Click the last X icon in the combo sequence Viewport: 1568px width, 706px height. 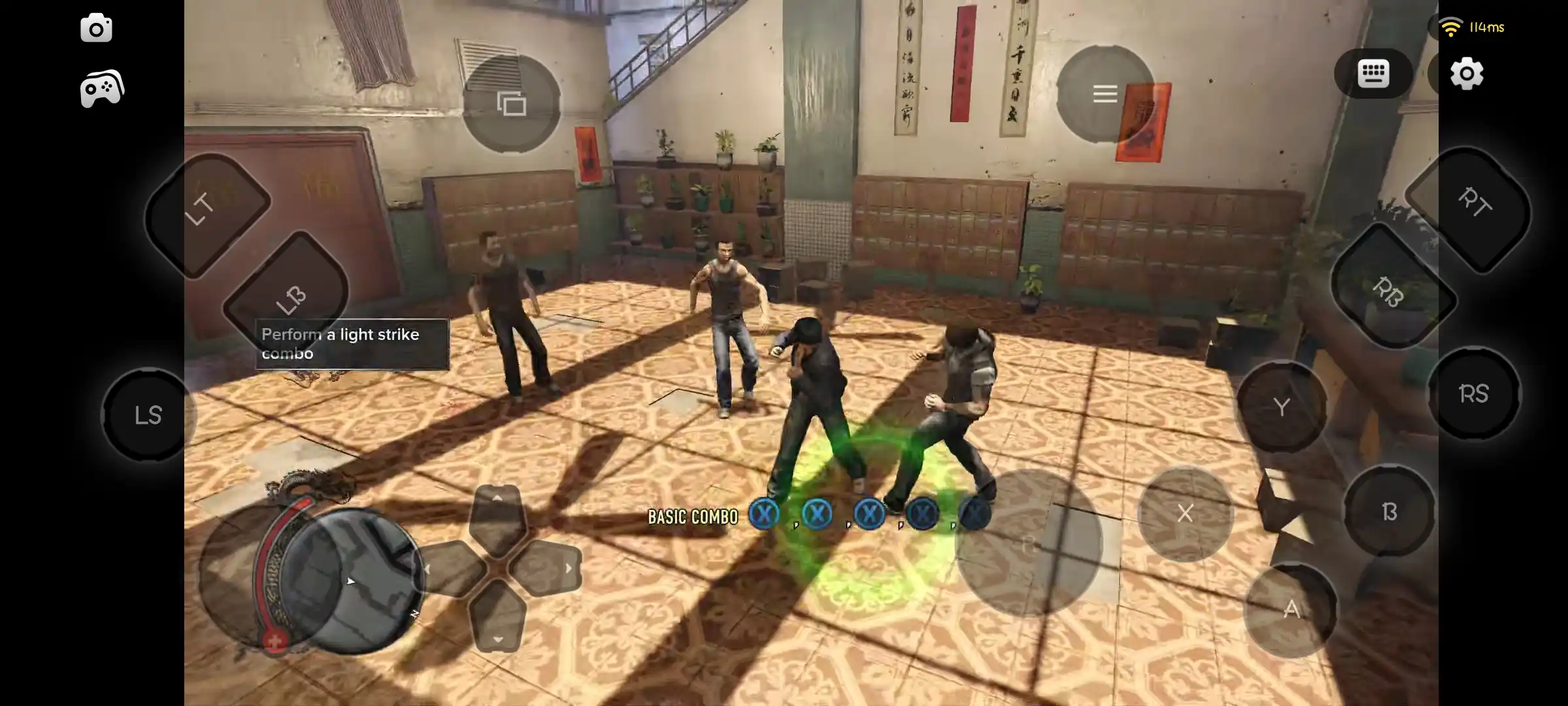(x=974, y=514)
